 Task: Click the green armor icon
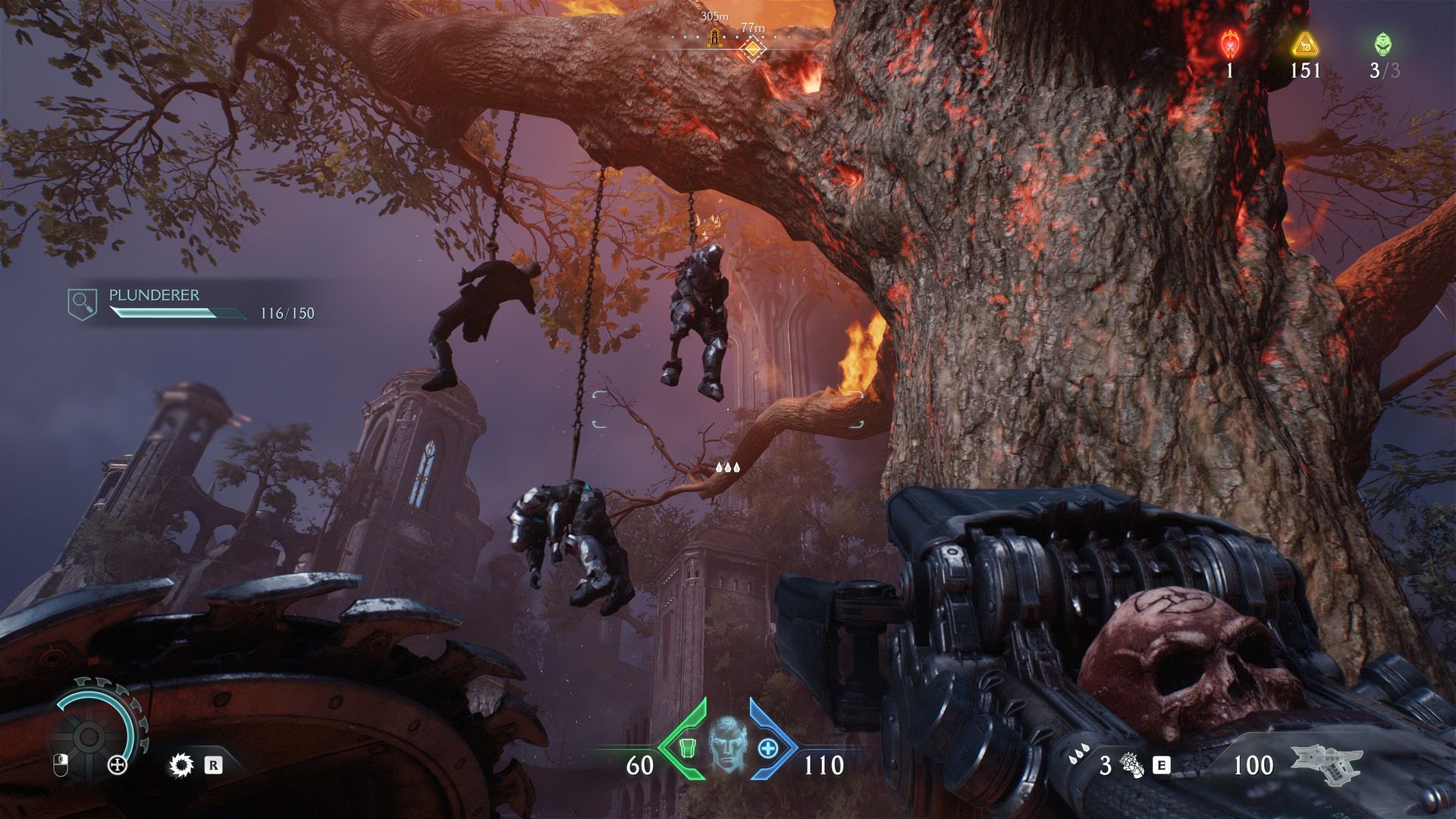pyautogui.click(x=687, y=748)
